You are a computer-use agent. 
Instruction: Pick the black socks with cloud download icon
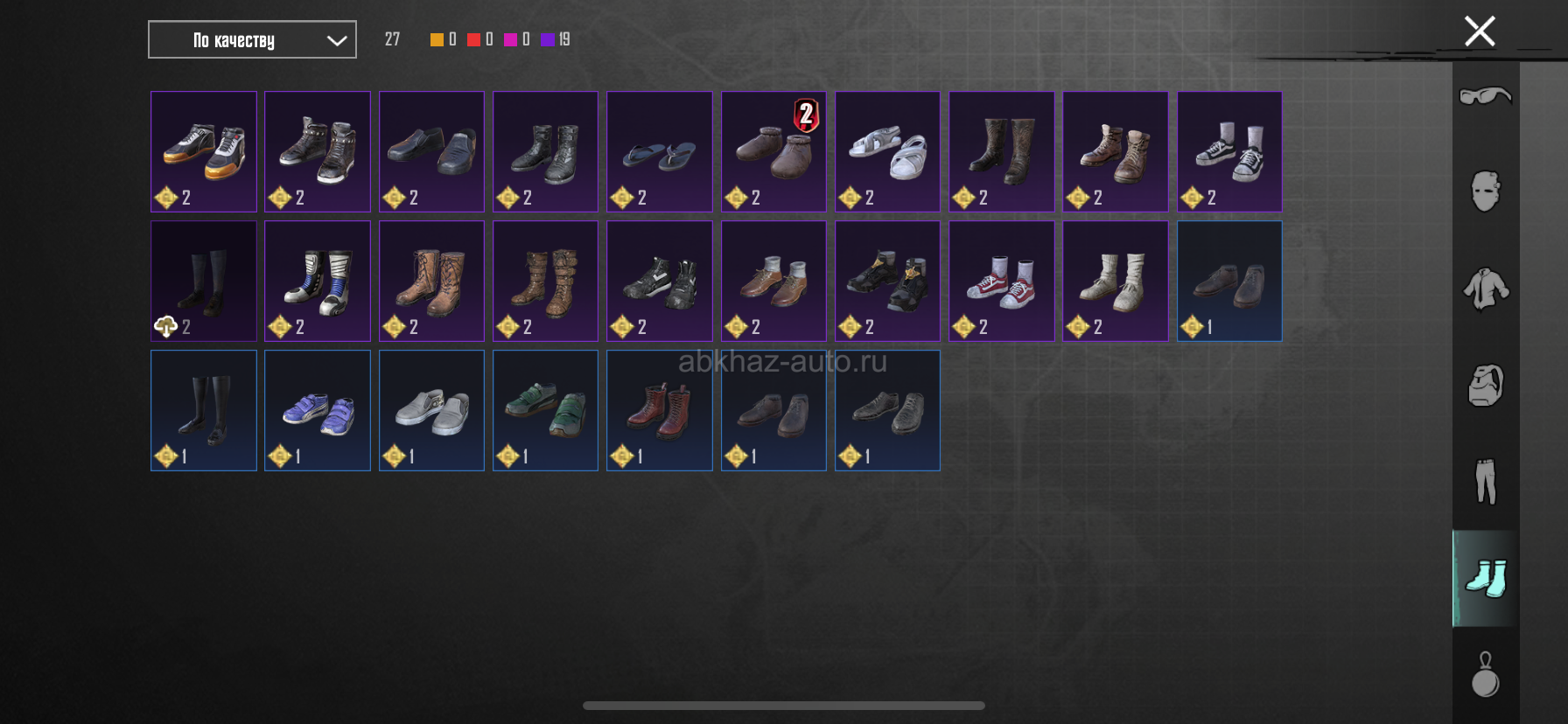[204, 281]
